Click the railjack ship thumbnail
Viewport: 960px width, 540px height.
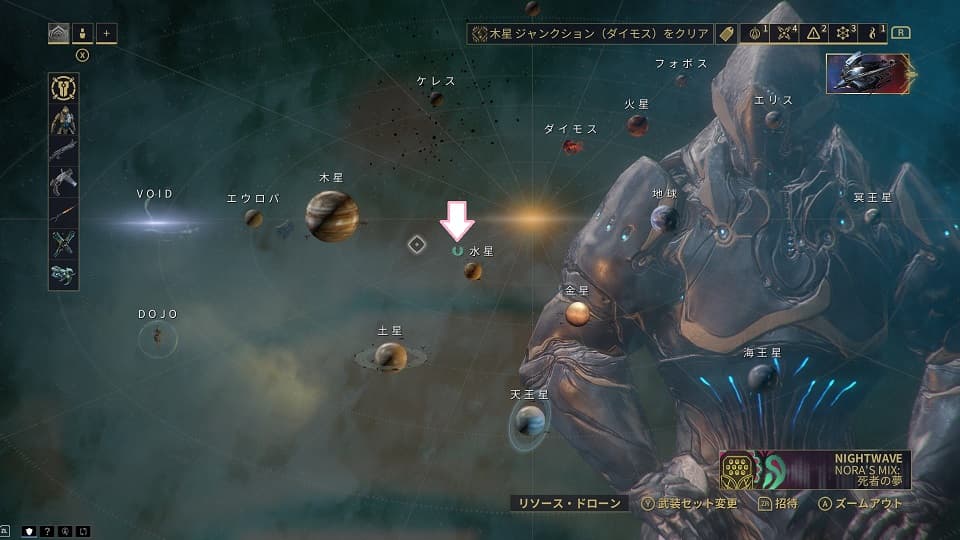coord(867,74)
